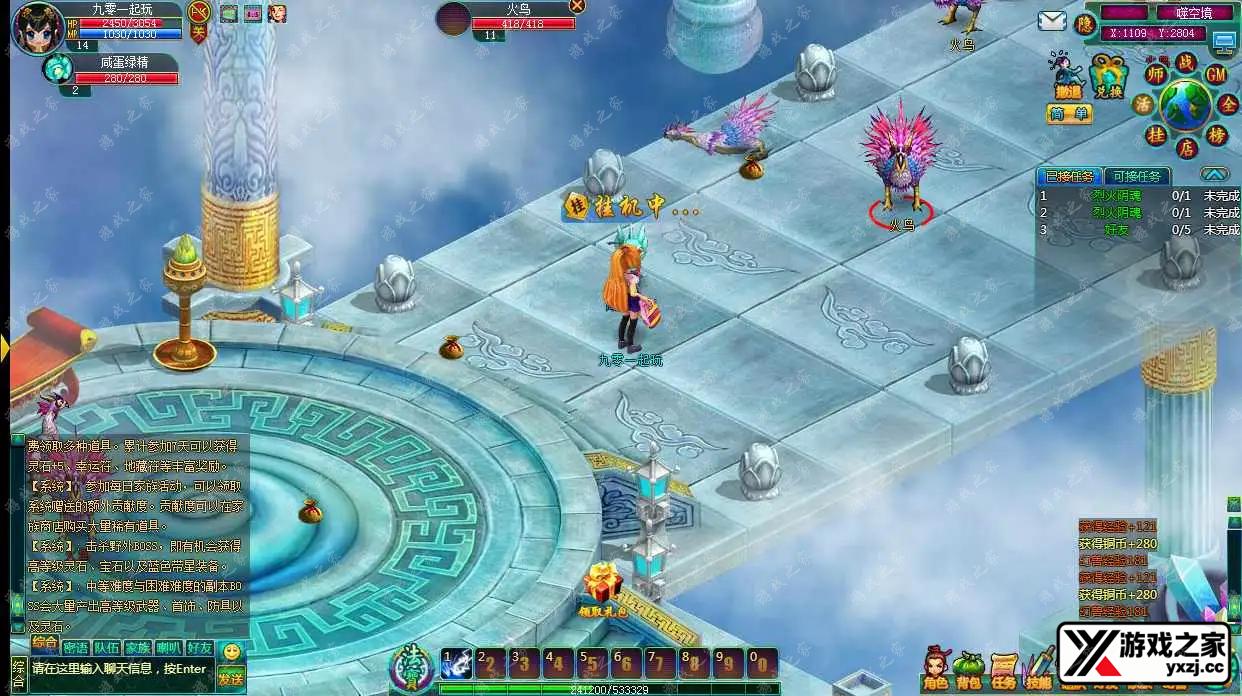Click the 隐 hide button

(1085, 24)
